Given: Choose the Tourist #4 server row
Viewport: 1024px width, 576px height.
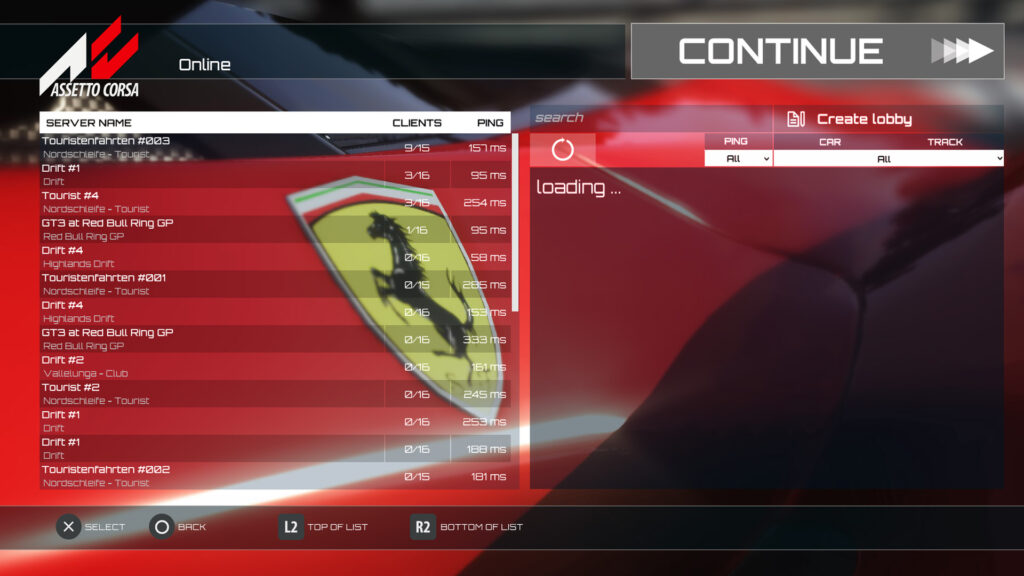Looking at the screenshot, I should [212, 202].
